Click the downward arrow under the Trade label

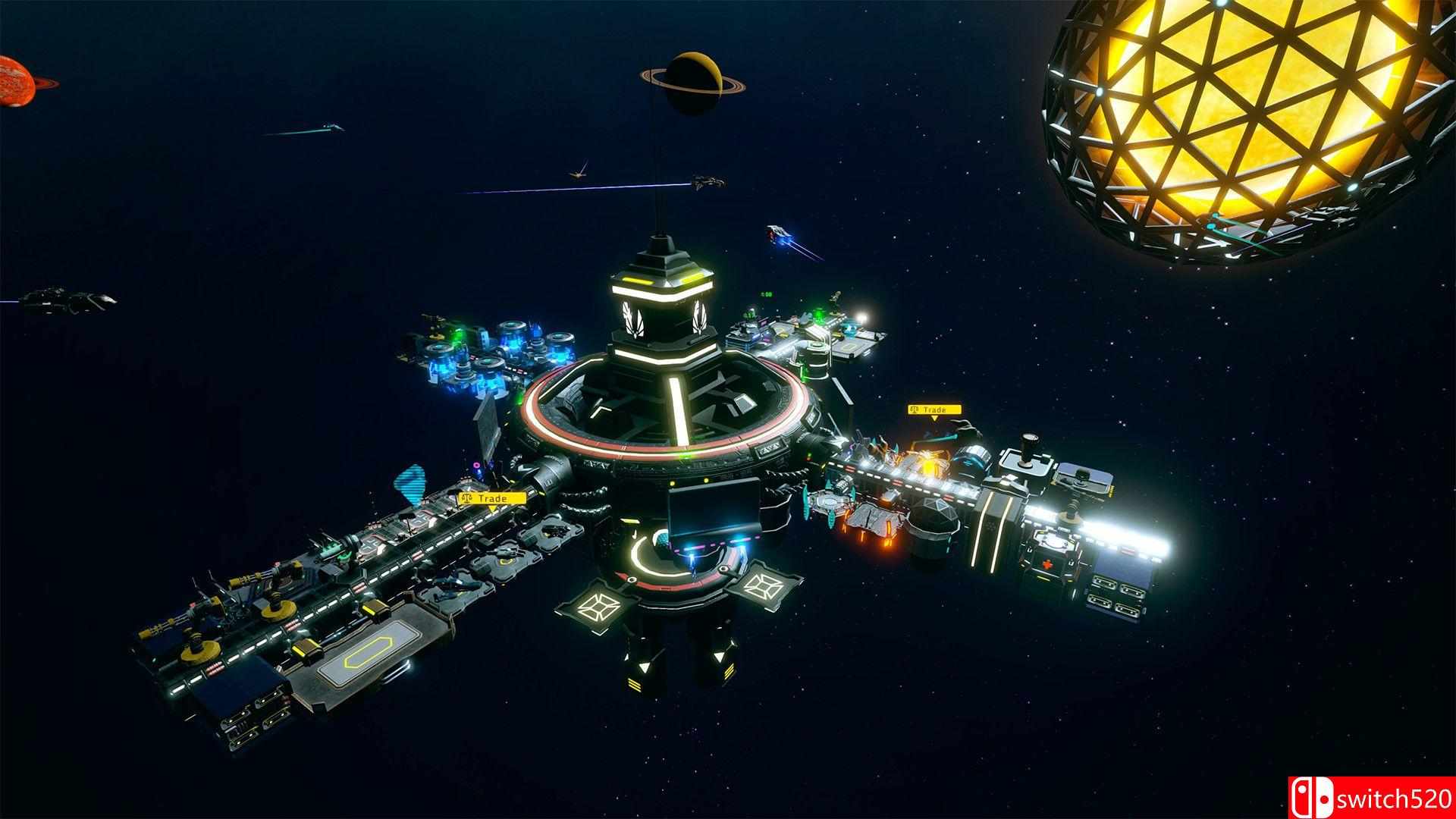click(x=934, y=419)
